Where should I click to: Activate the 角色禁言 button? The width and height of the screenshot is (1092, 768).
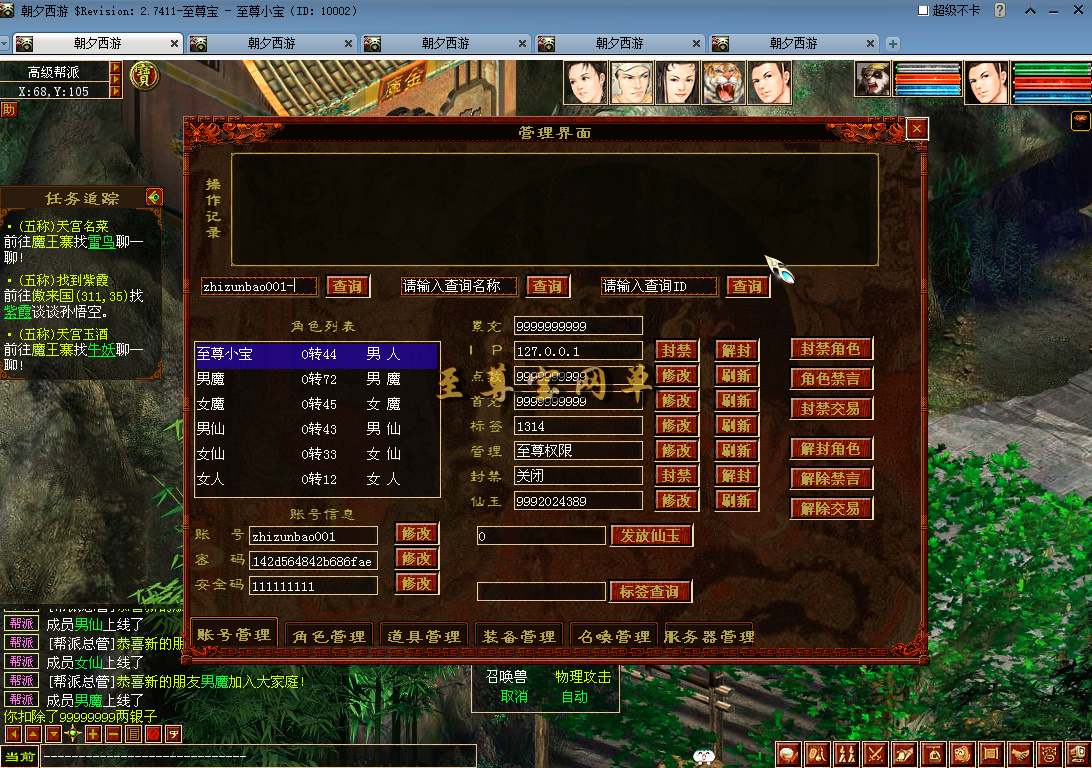tap(831, 379)
